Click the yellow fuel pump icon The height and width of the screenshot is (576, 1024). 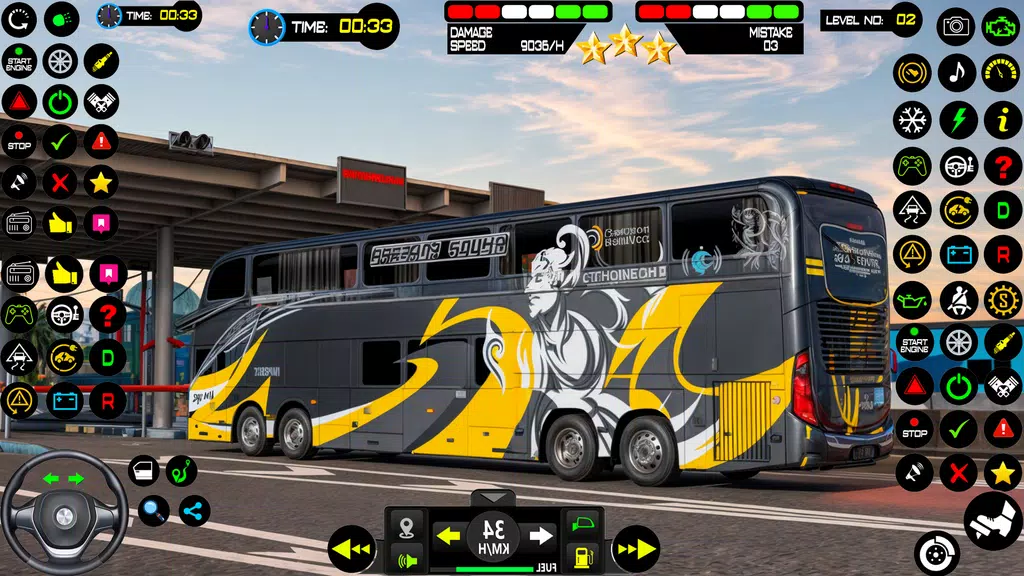coord(581,557)
